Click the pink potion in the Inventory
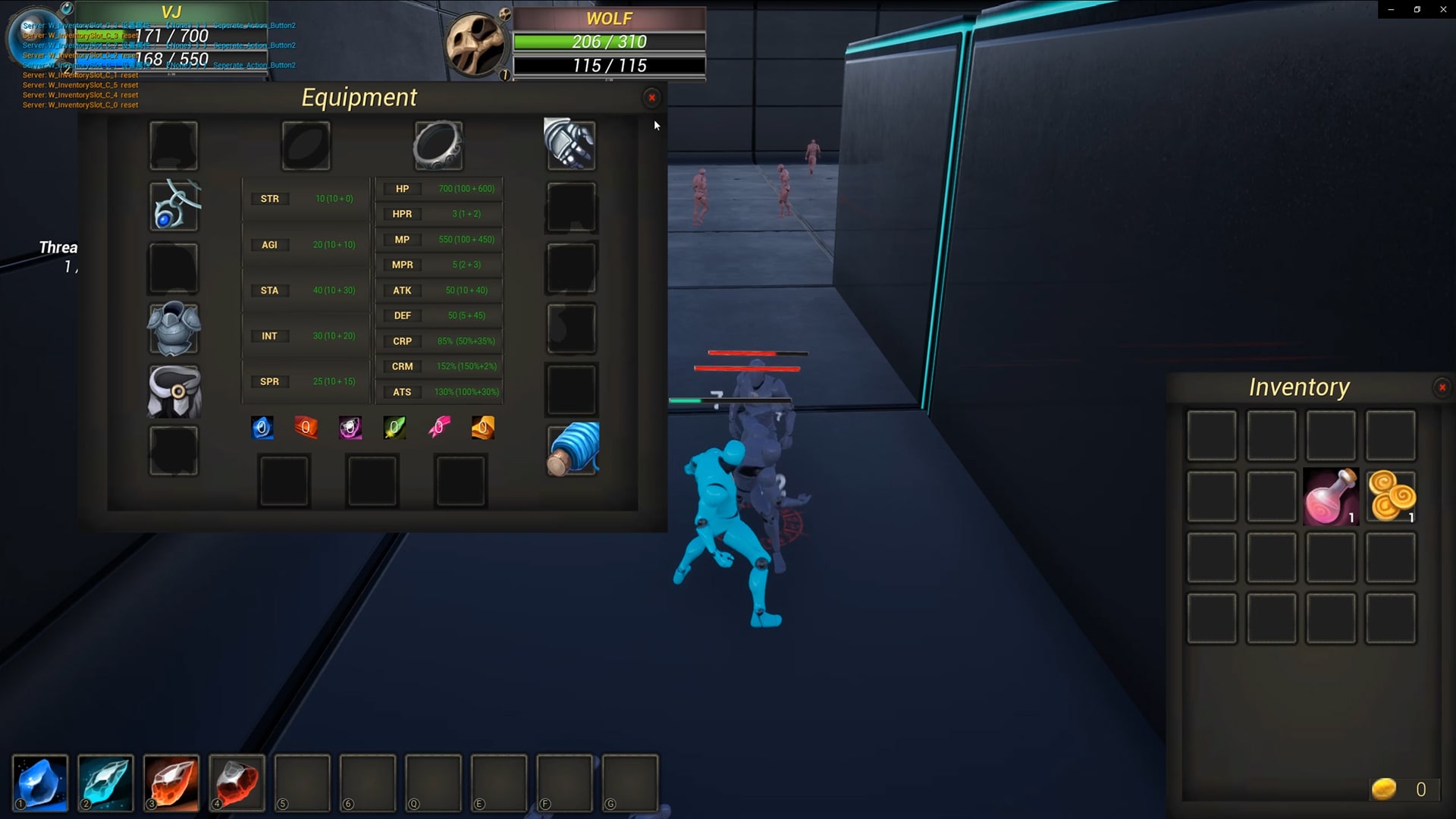 coord(1330,496)
